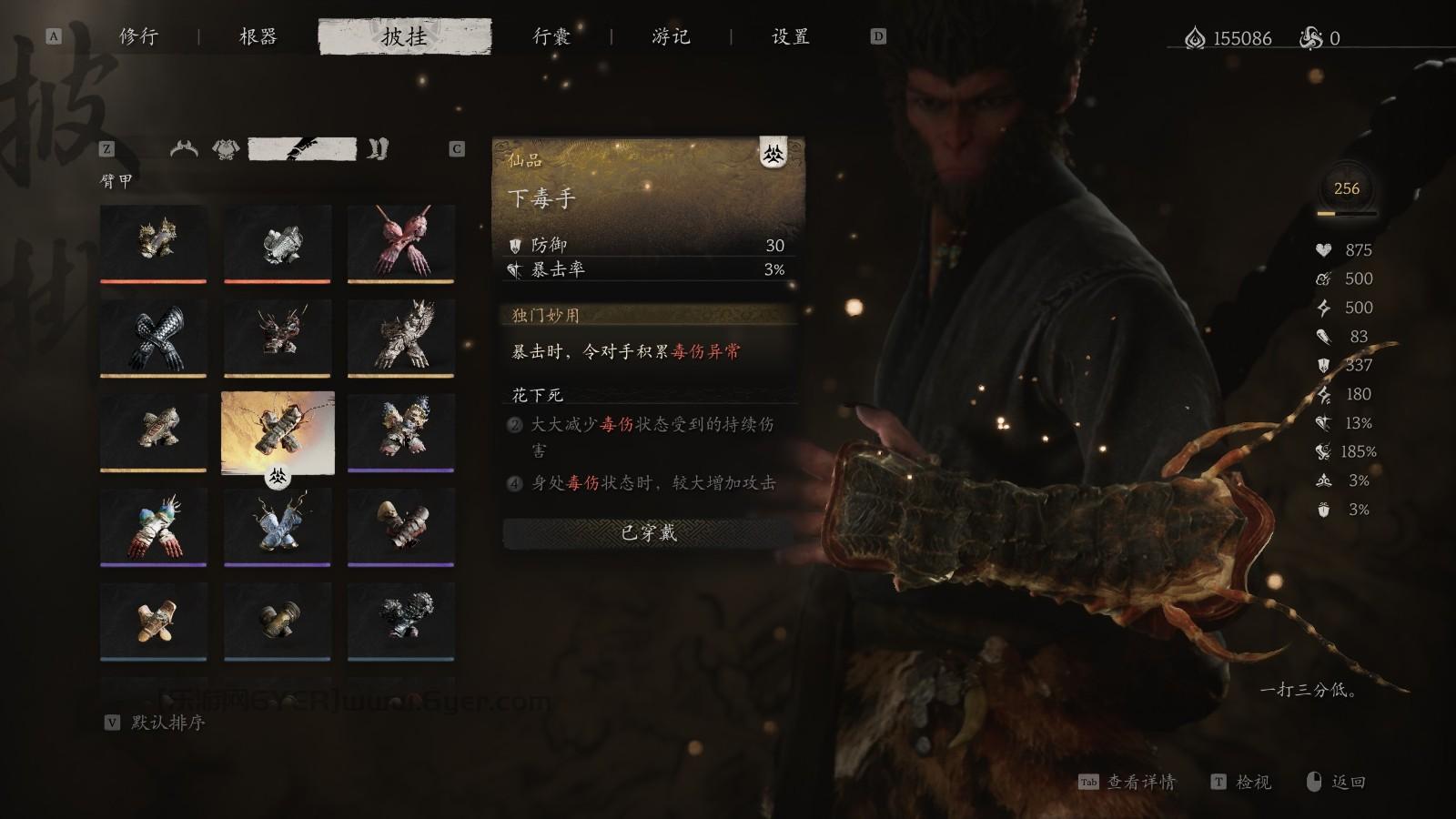Select the boots armor category icon
1456x819 pixels.
coord(377,147)
